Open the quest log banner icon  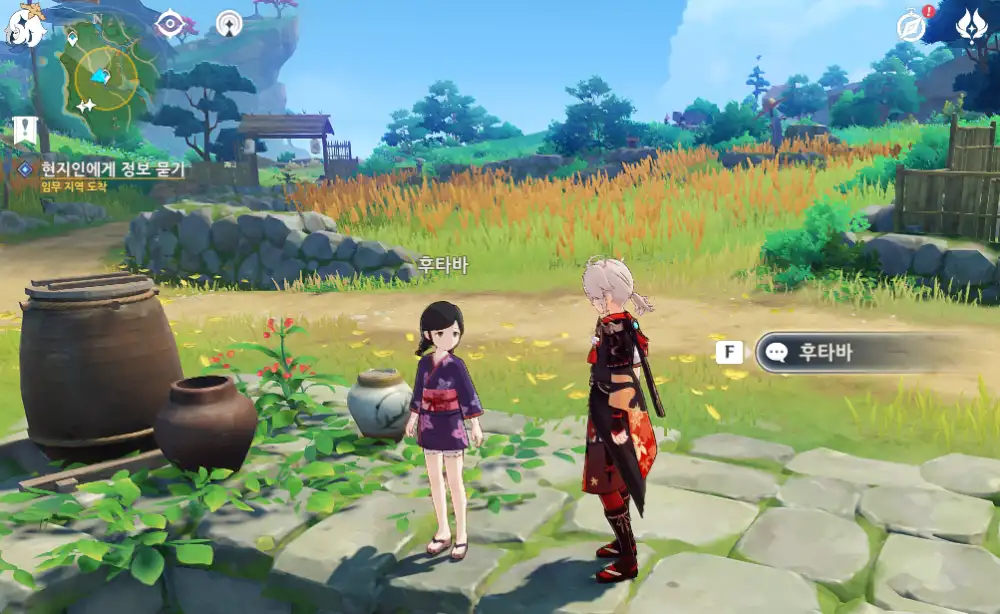click(25, 129)
